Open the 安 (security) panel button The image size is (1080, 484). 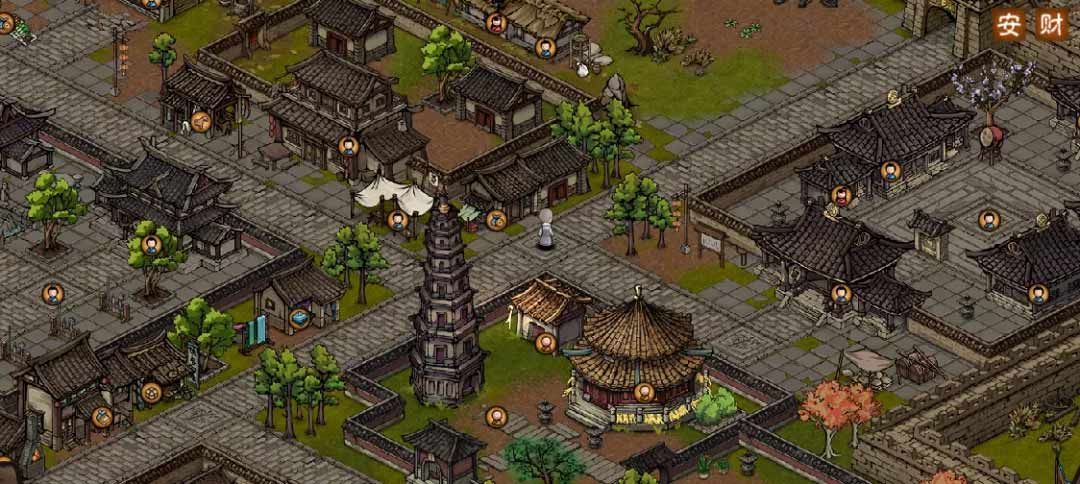click(1007, 23)
